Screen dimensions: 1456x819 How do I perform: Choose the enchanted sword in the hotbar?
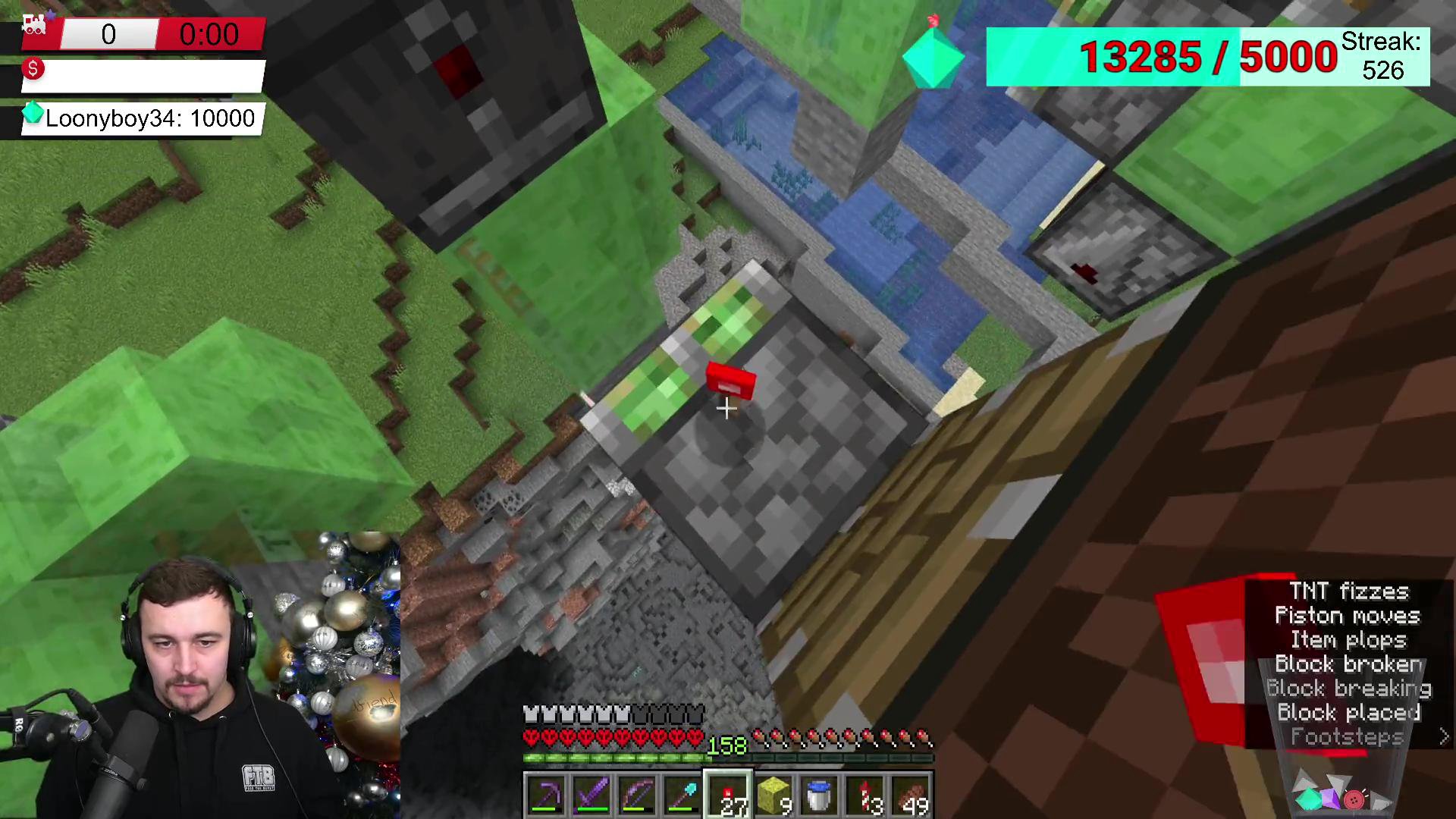(591, 795)
